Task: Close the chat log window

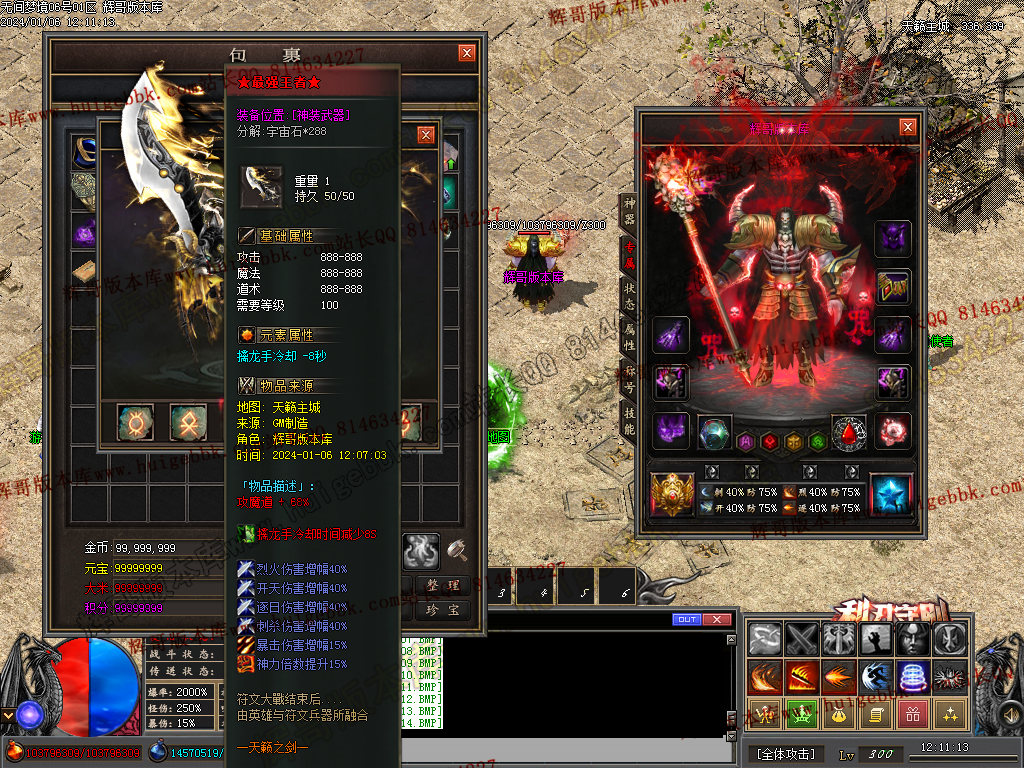Action: [716, 620]
